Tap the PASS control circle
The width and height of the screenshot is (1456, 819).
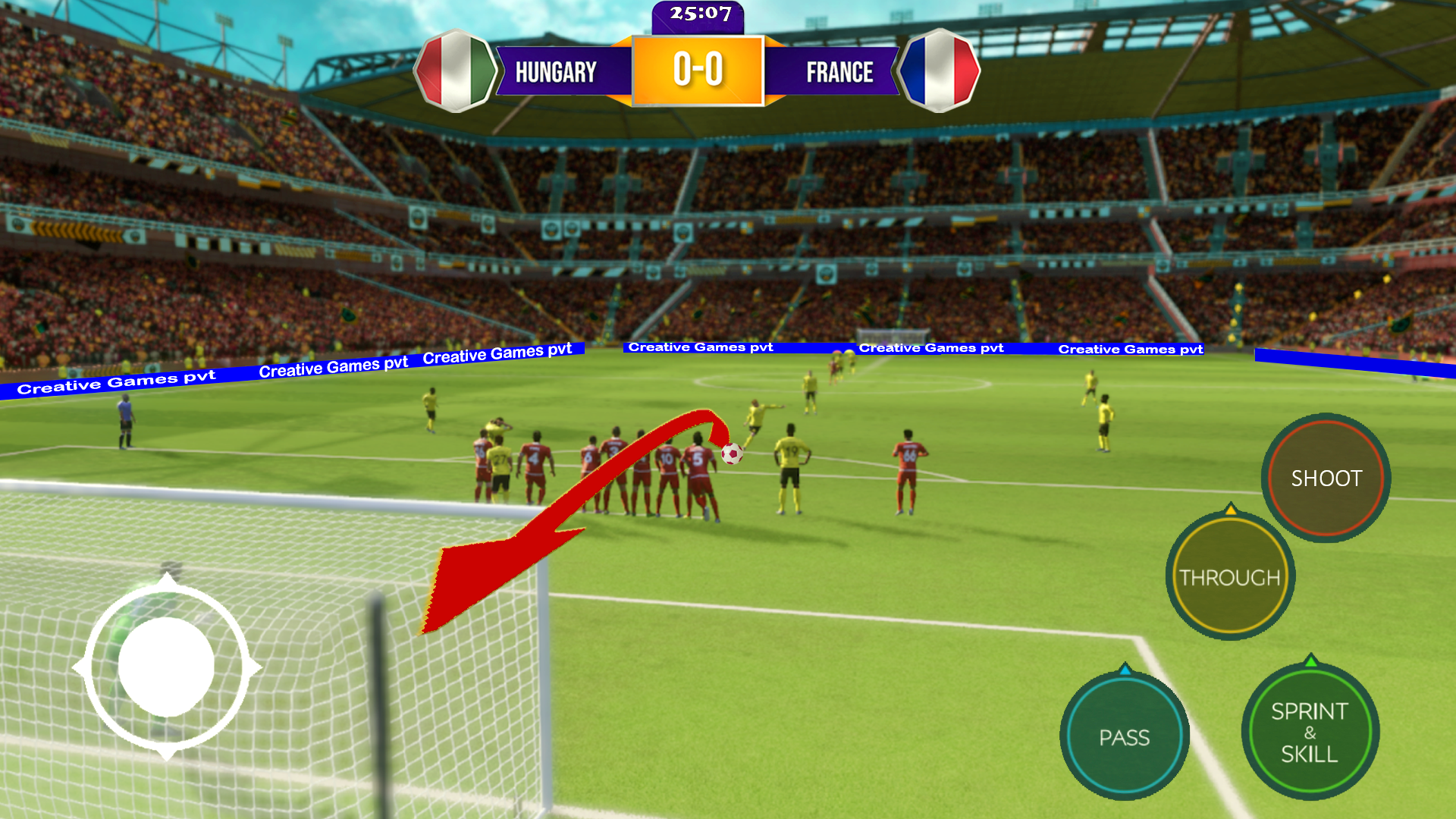tap(1125, 736)
